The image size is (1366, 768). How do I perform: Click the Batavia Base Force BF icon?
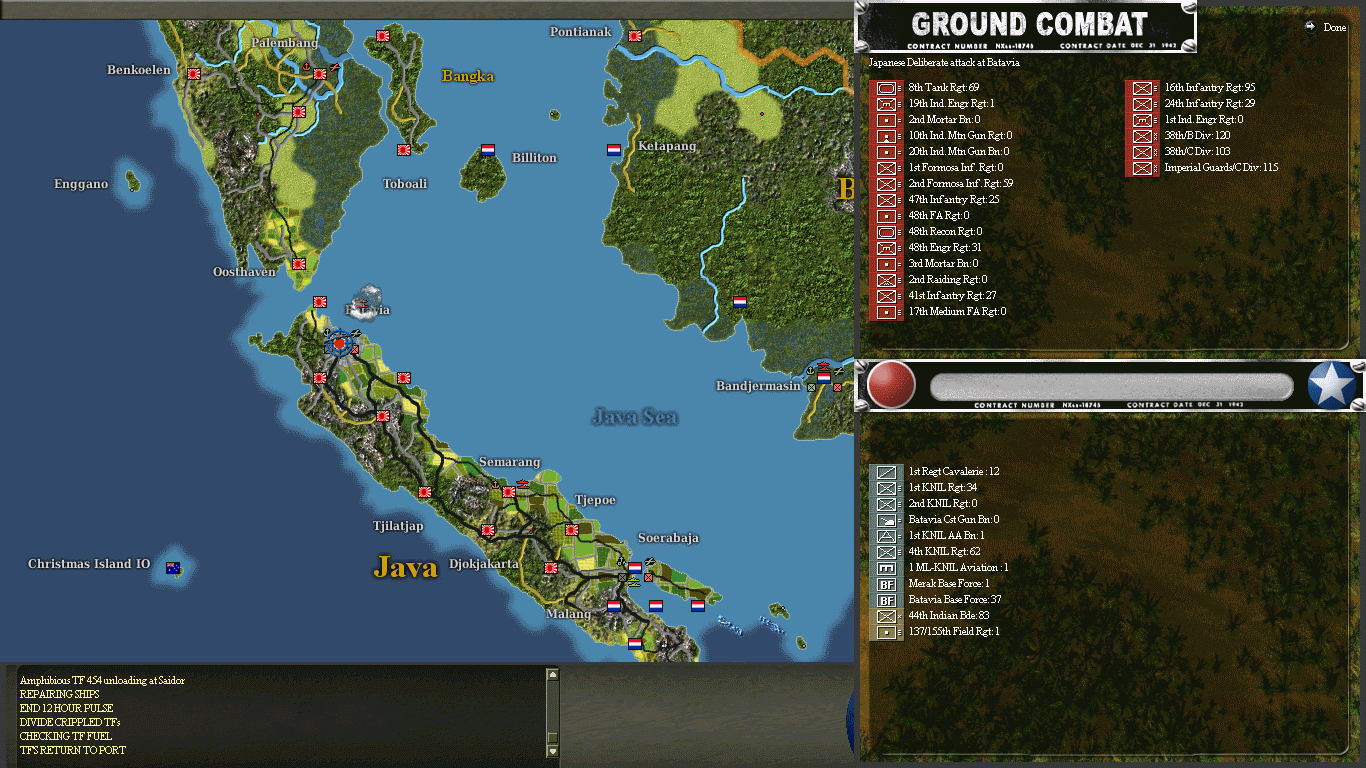click(x=885, y=599)
